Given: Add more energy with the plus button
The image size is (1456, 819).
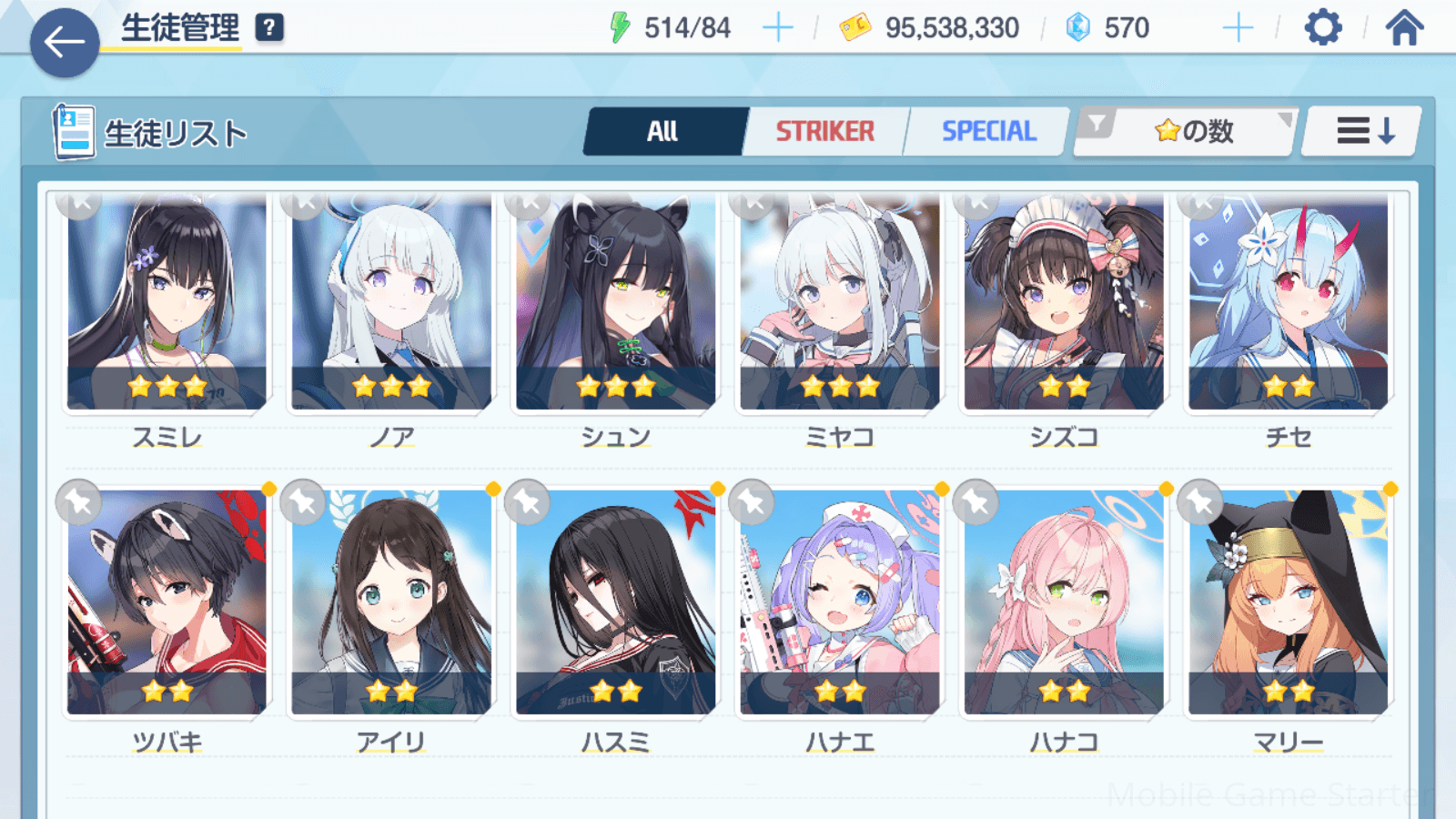Looking at the screenshot, I should click(777, 28).
